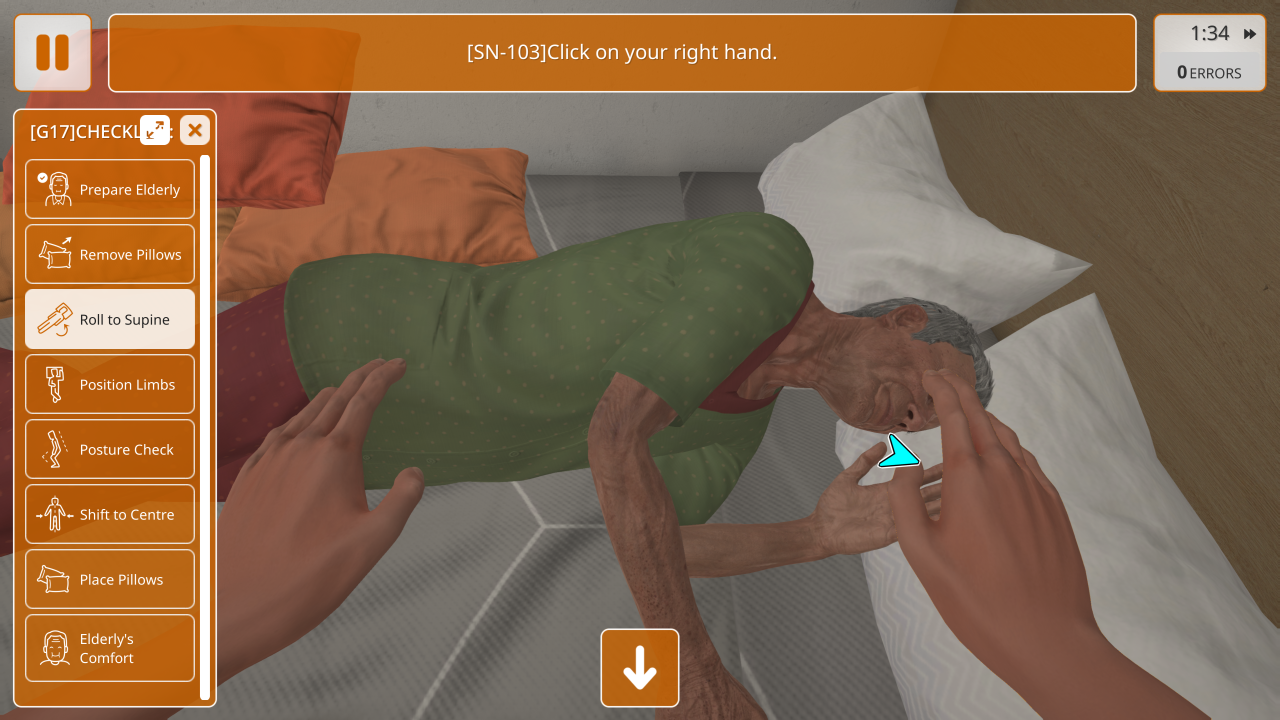Viewport: 1280px width, 720px height.
Task: Open the Roll to Supine step
Action: tap(110, 319)
